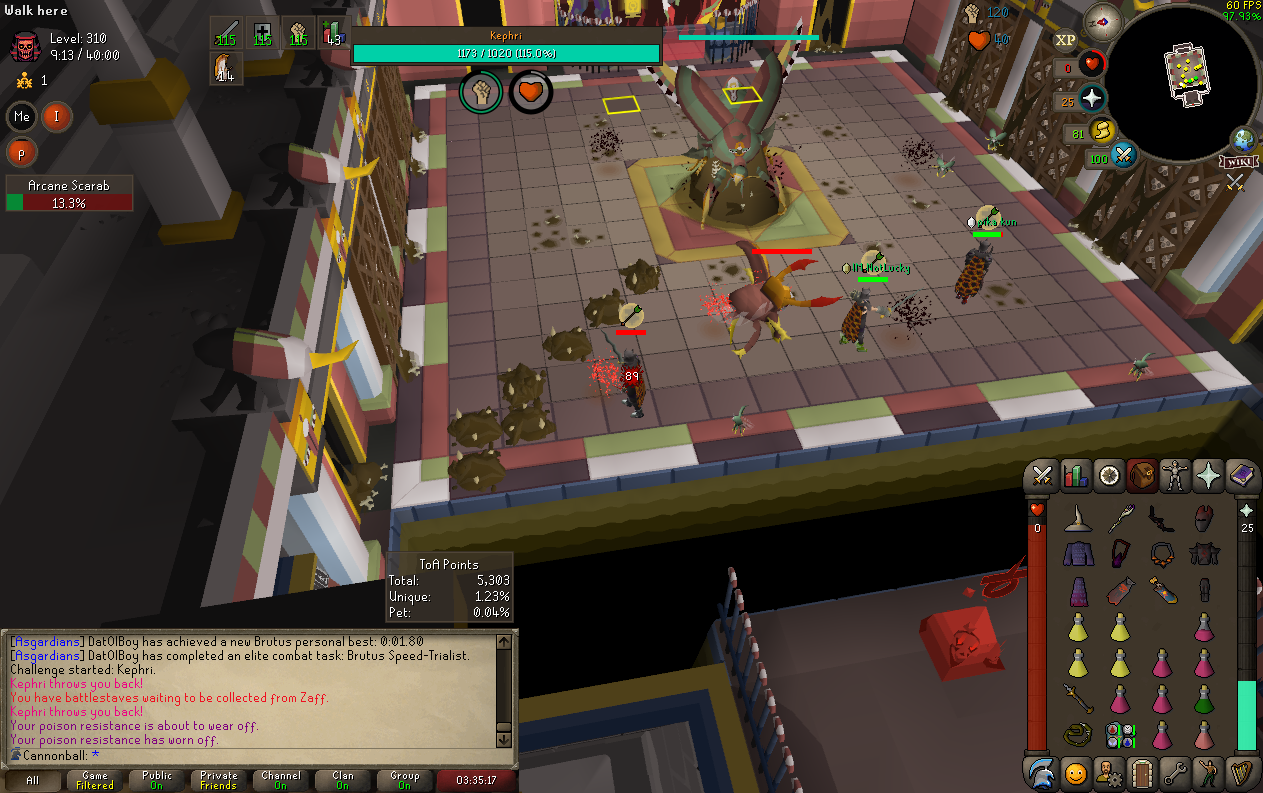The image size is (1263, 793).
Task: Activate the special attack orb
Action: (1122, 157)
